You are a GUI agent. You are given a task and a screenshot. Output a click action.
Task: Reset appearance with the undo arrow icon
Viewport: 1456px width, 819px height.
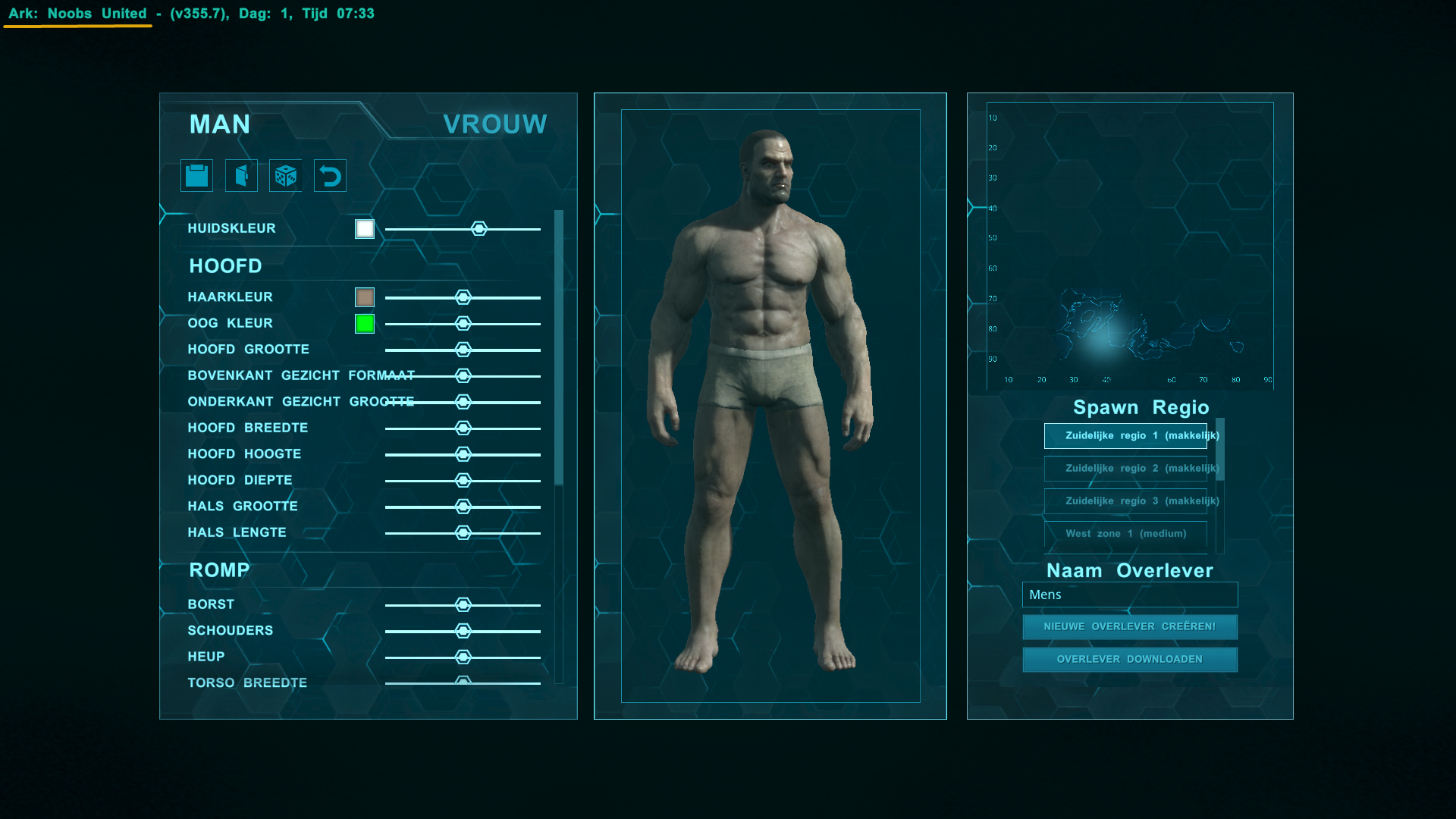pyautogui.click(x=330, y=176)
